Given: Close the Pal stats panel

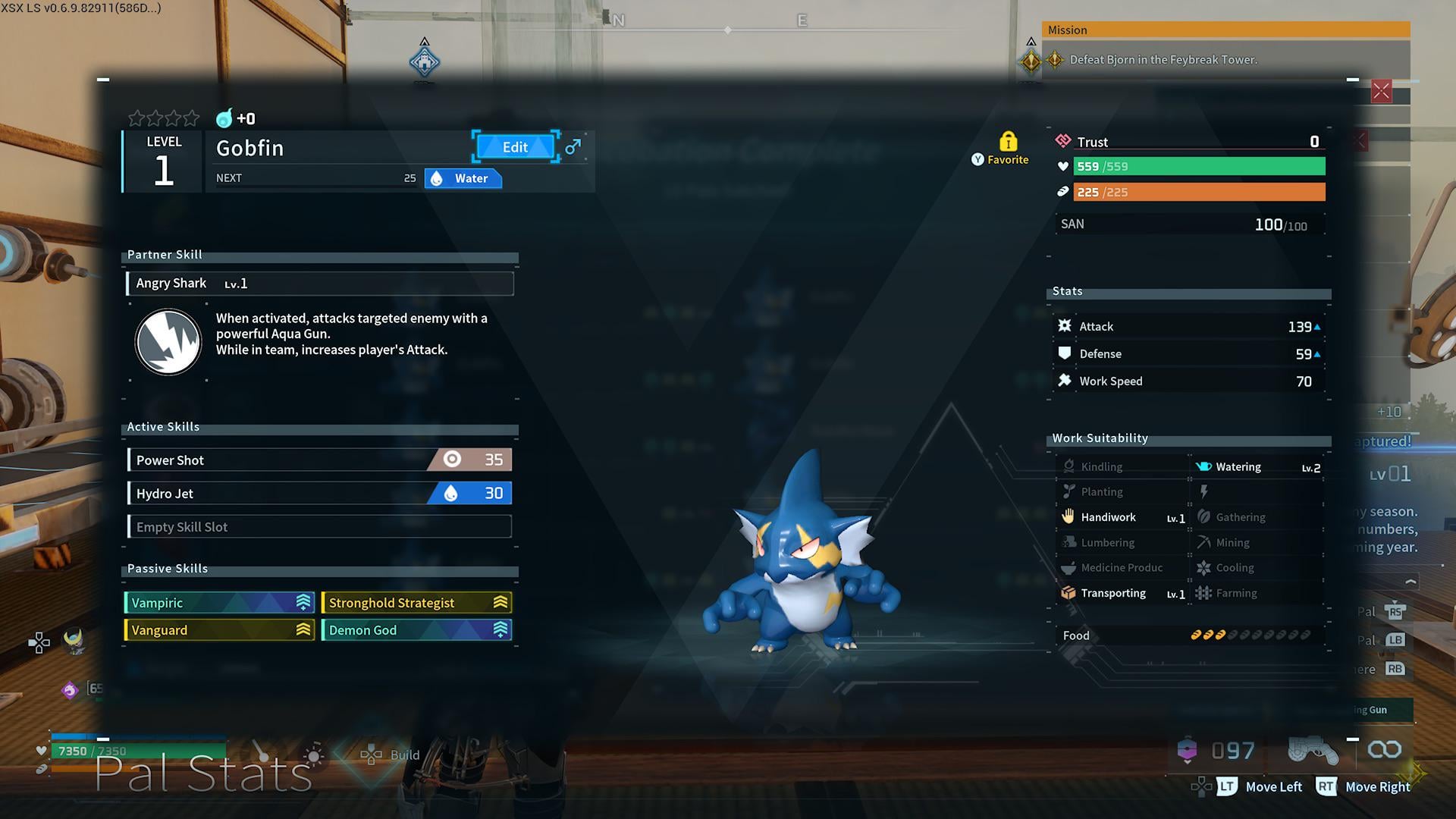Looking at the screenshot, I should pos(1381,92).
